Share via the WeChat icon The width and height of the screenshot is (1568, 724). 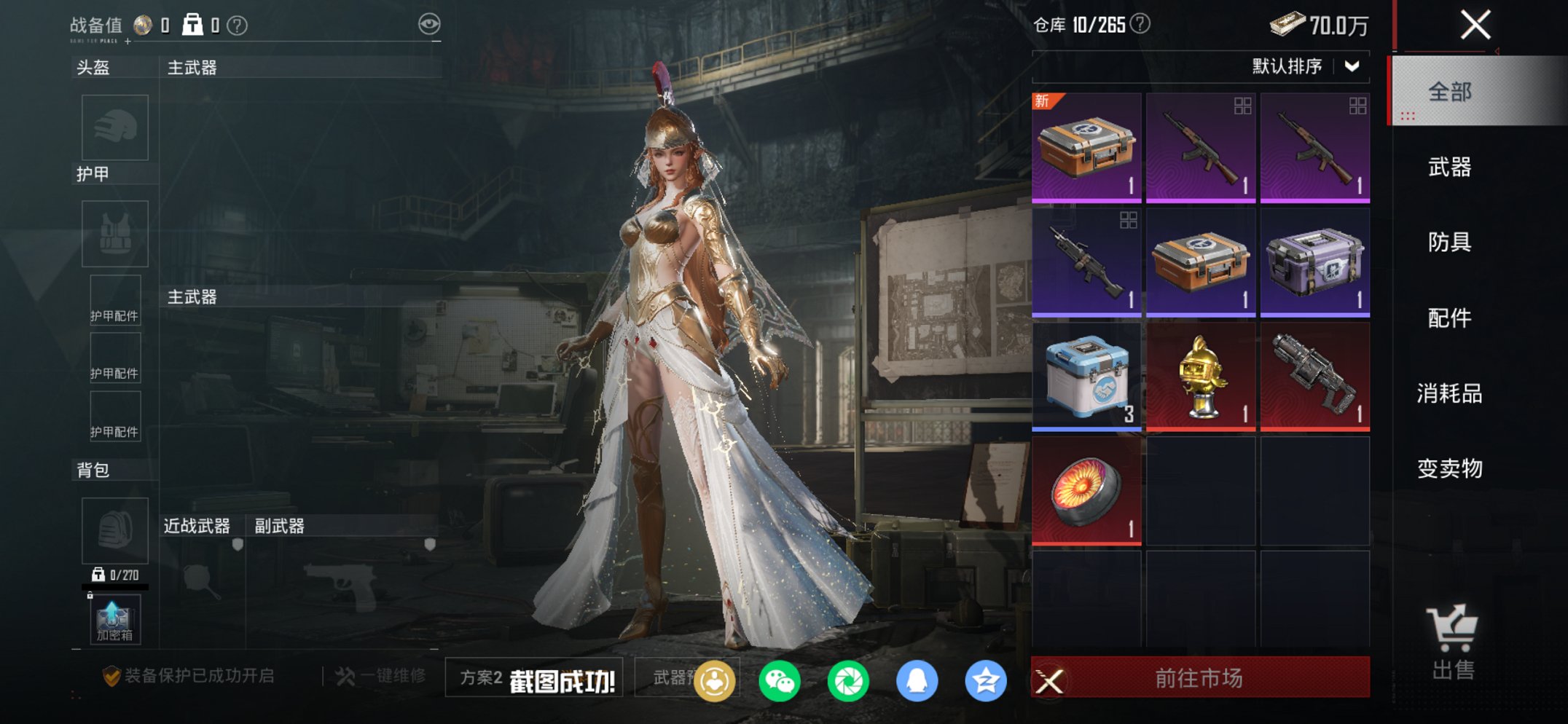pyautogui.click(x=780, y=679)
